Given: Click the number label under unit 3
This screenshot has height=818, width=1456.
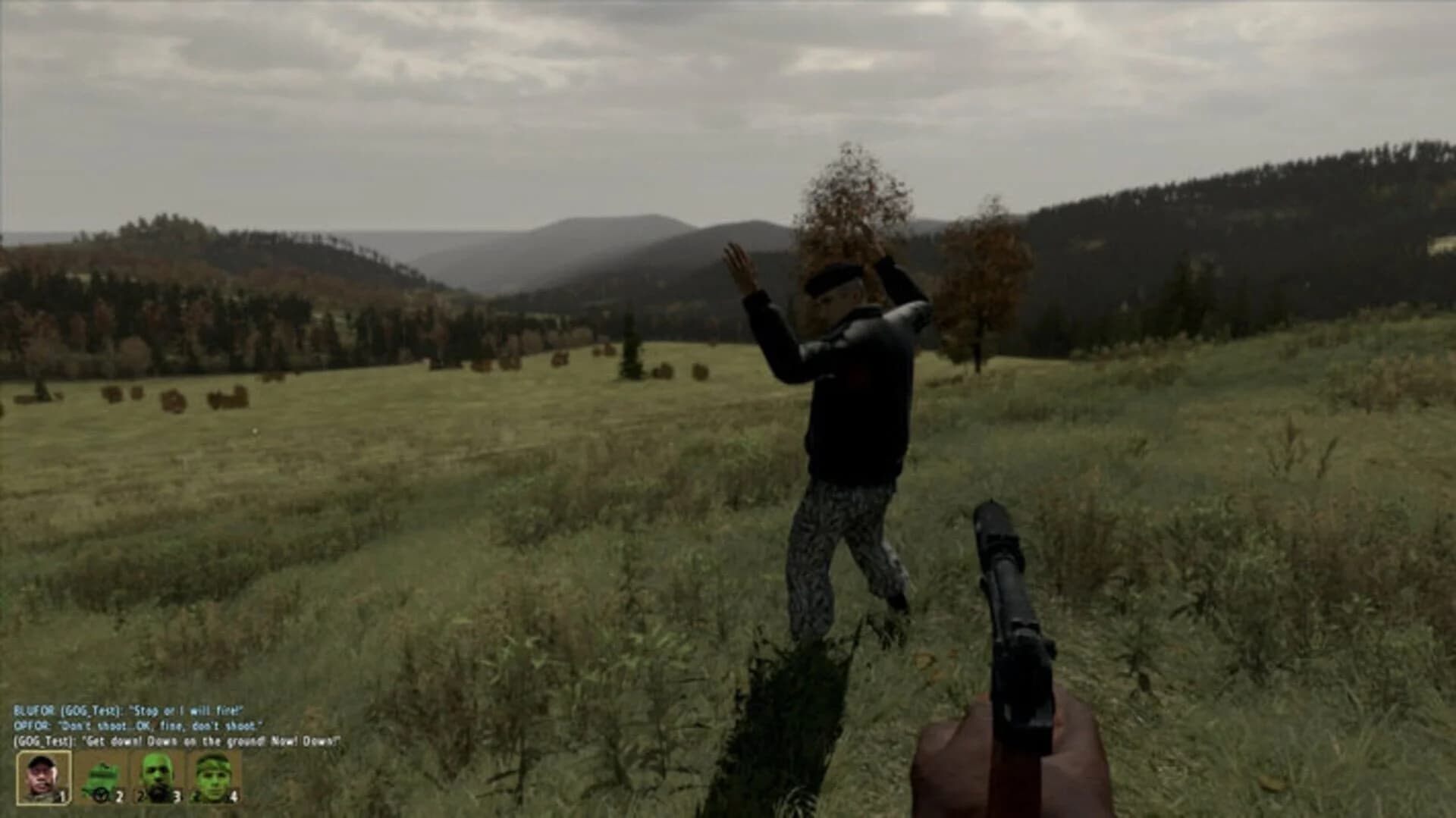Looking at the screenshot, I should point(176,794).
